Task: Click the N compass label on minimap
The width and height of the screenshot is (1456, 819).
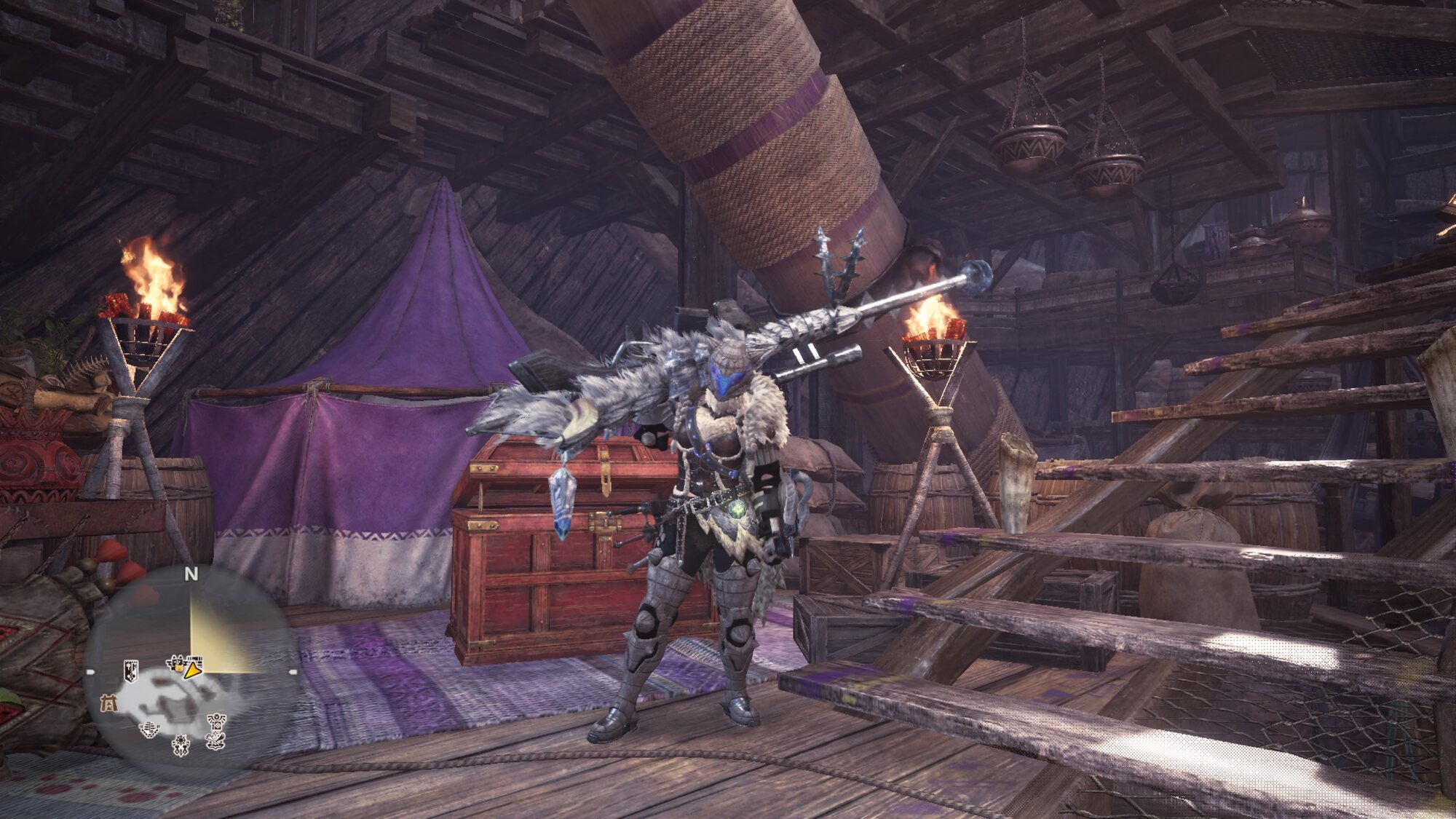Action: coord(191,574)
